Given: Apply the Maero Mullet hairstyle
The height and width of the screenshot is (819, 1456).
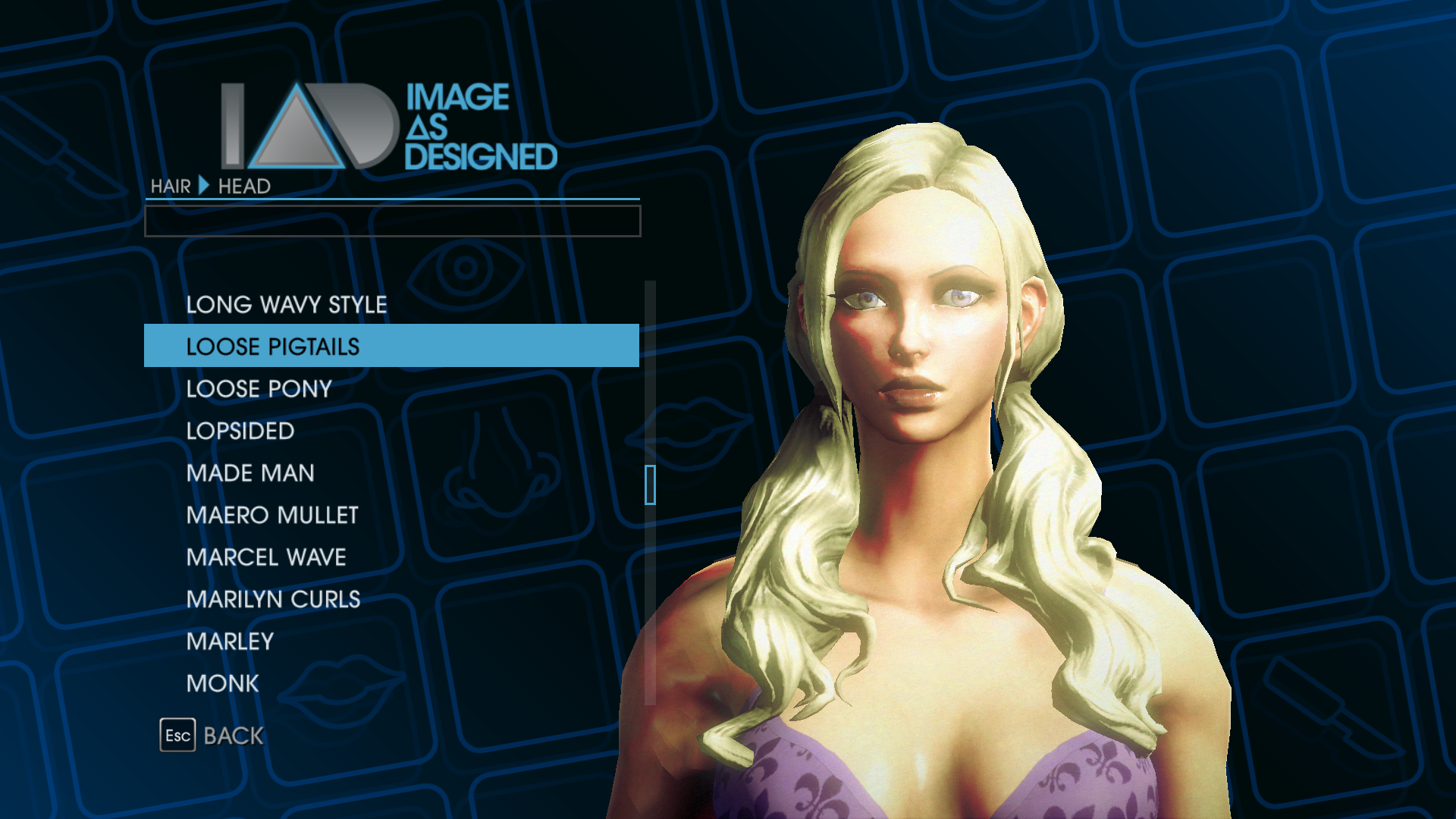Looking at the screenshot, I should pos(272,515).
